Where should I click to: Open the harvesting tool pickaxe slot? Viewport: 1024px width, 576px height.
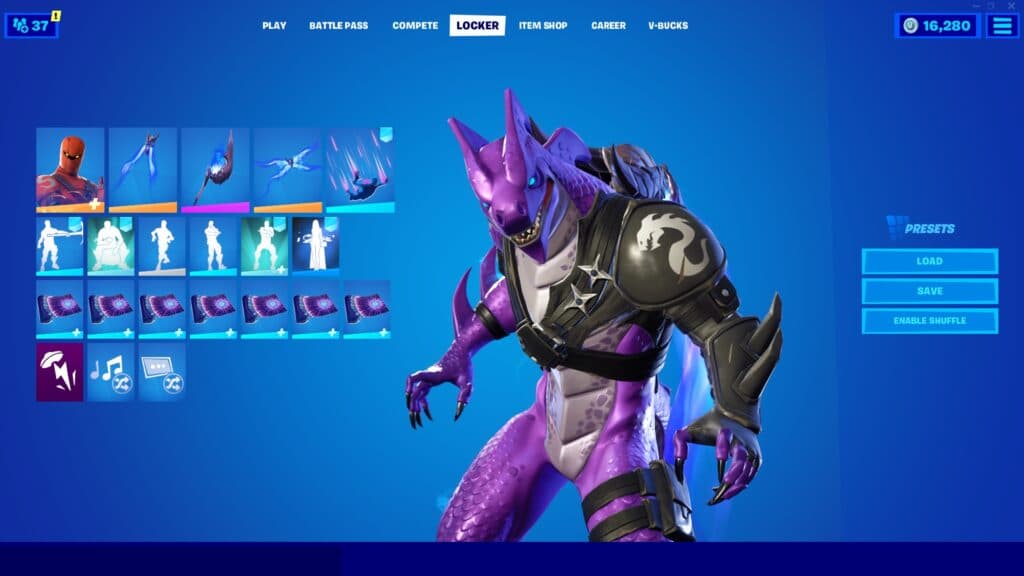(215, 169)
